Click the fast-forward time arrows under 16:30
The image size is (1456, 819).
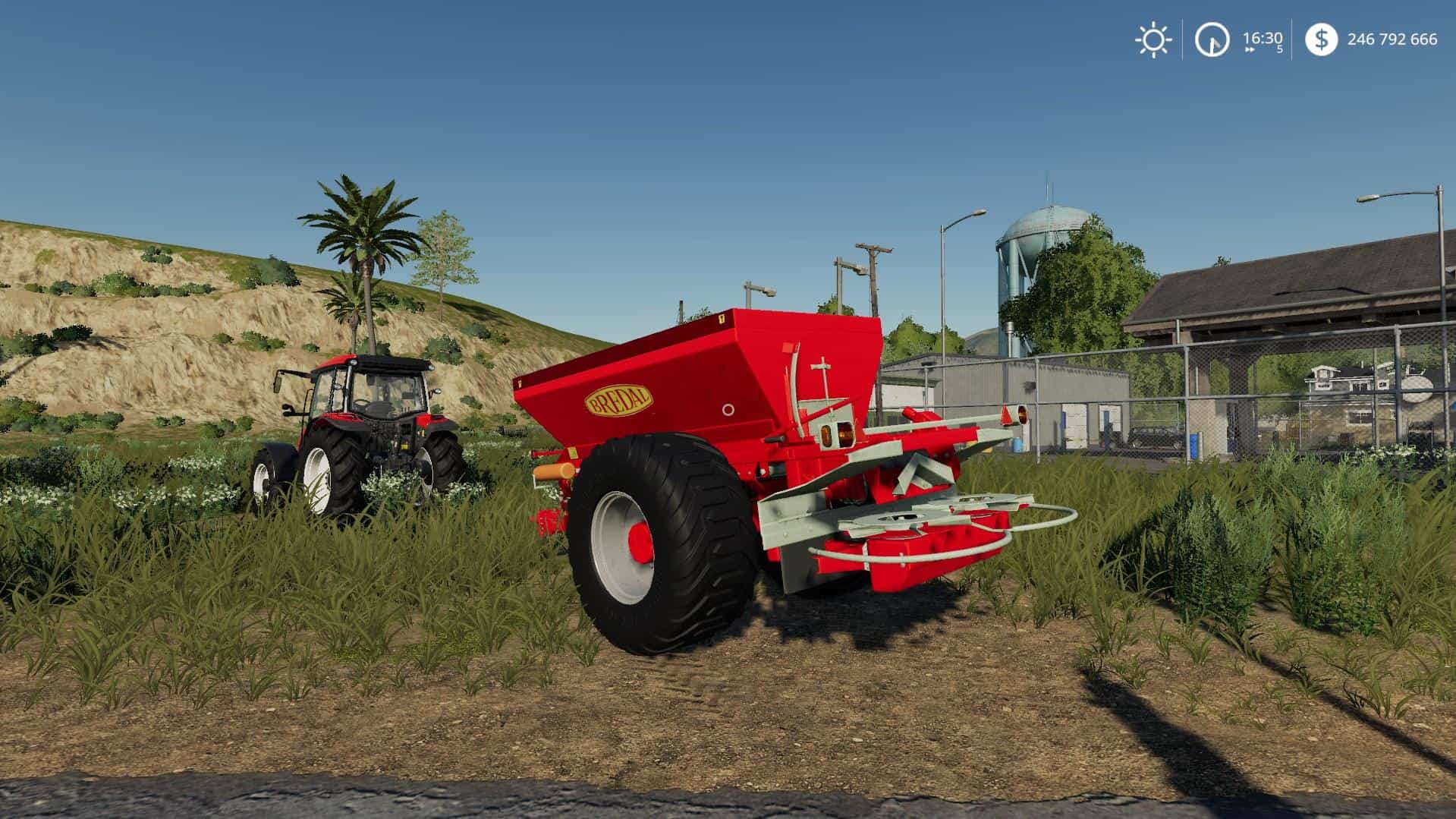click(1250, 49)
